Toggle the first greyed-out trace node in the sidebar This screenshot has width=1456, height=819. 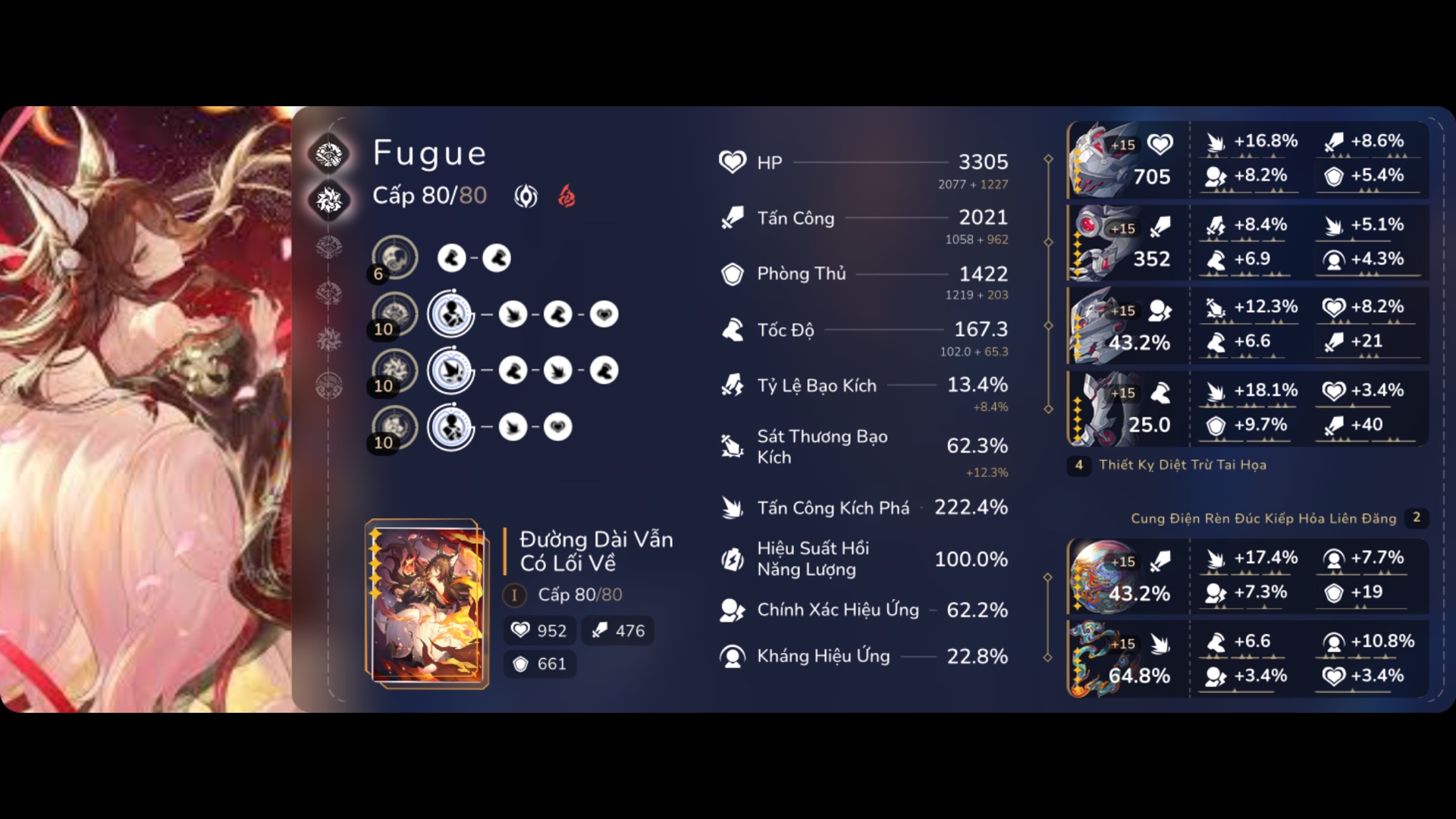click(x=329, y=246)
